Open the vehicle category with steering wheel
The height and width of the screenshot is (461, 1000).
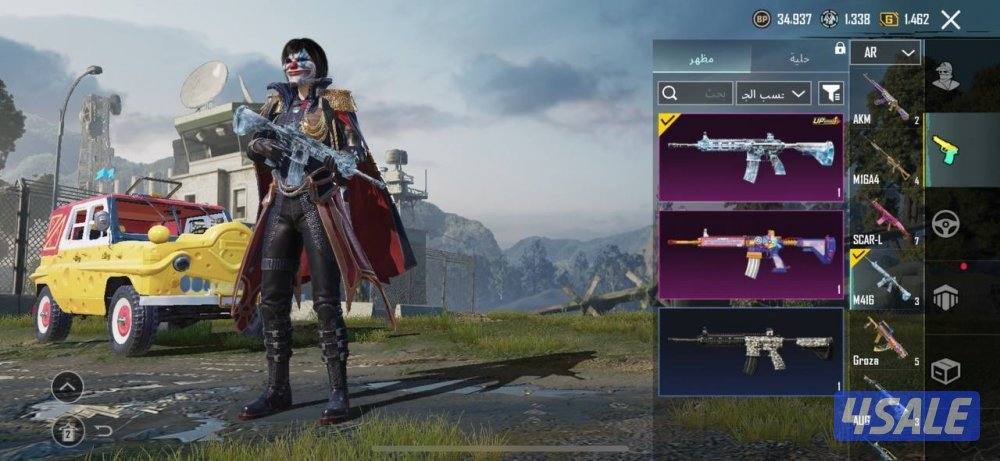pyautogui.click(x=946, y=223)
